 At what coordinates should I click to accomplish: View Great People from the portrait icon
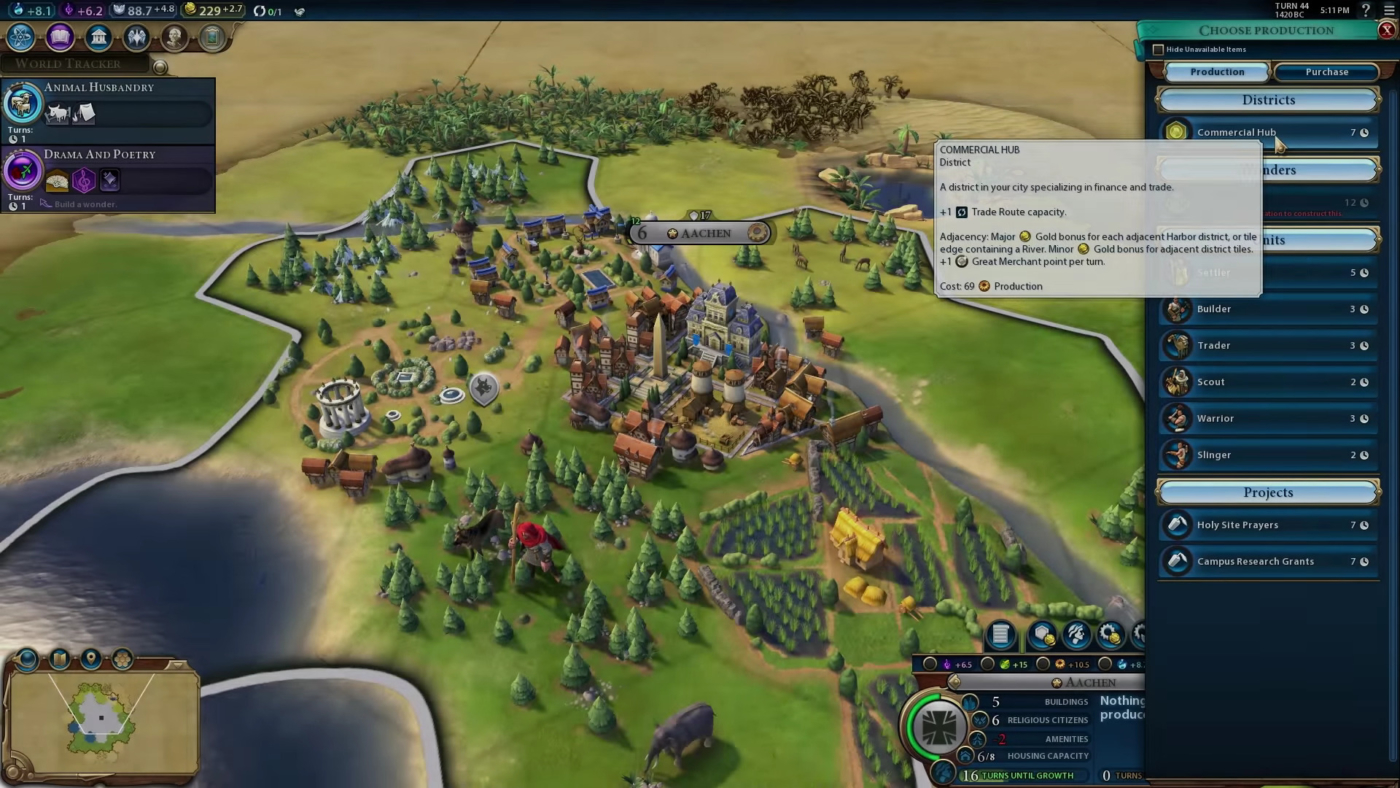click(176, 35)
